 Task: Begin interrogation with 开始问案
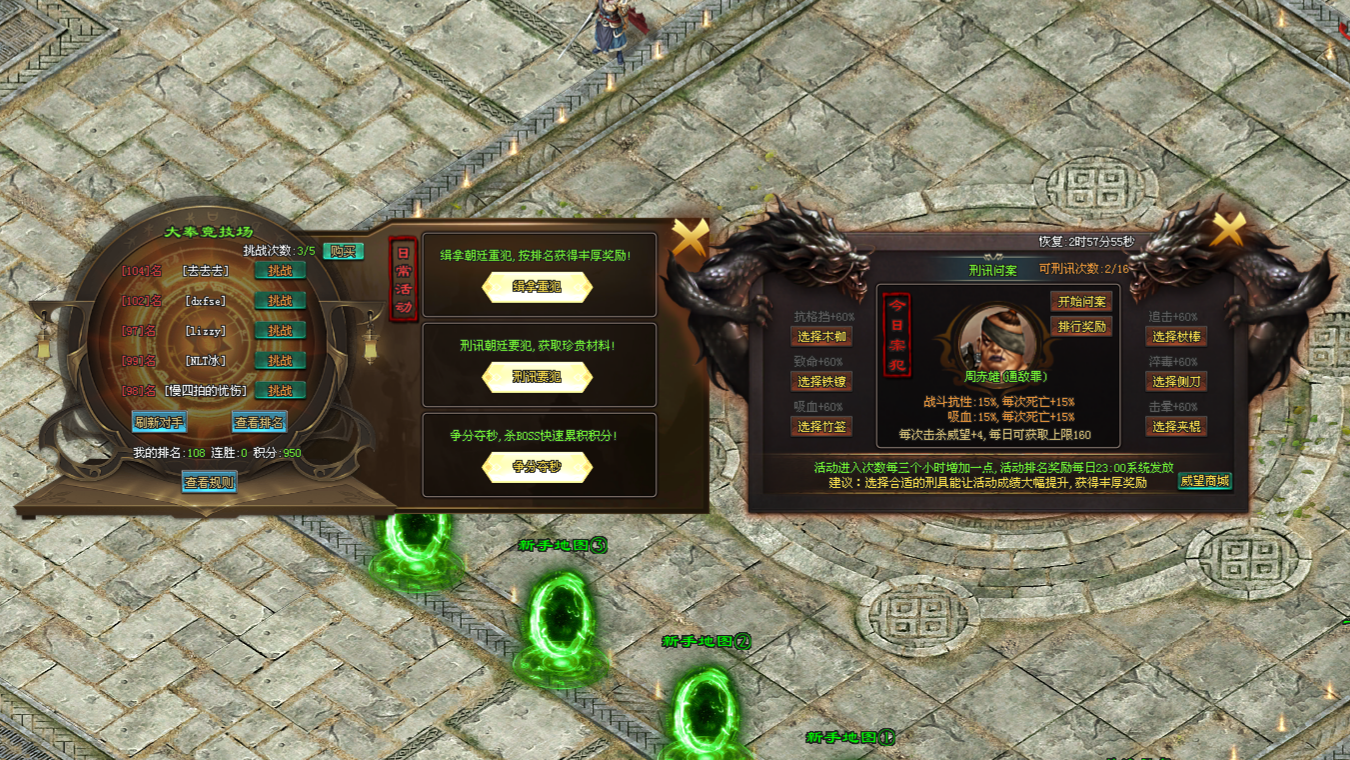(1081, 302)
